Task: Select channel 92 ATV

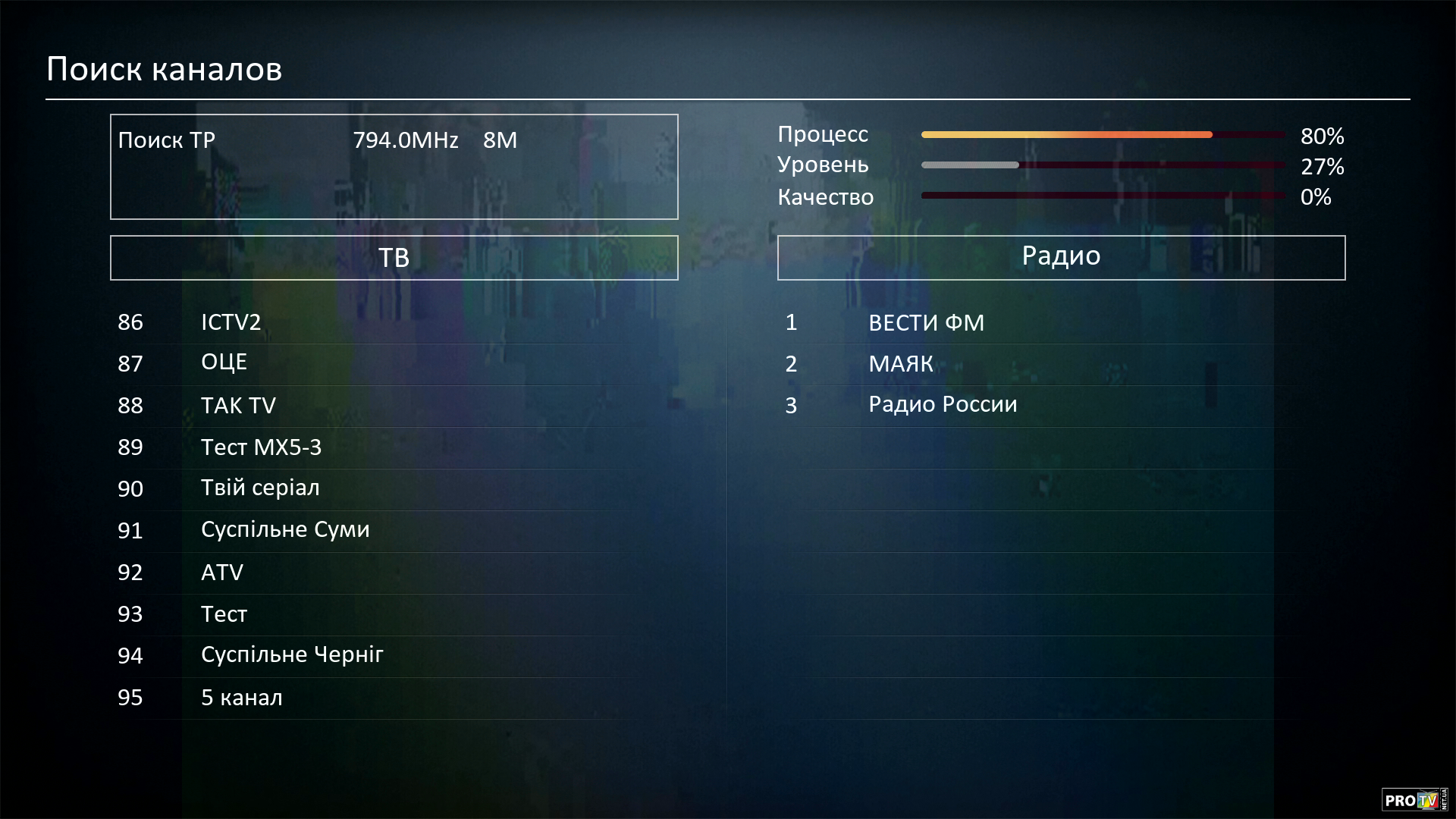Action: pos(222,572)
